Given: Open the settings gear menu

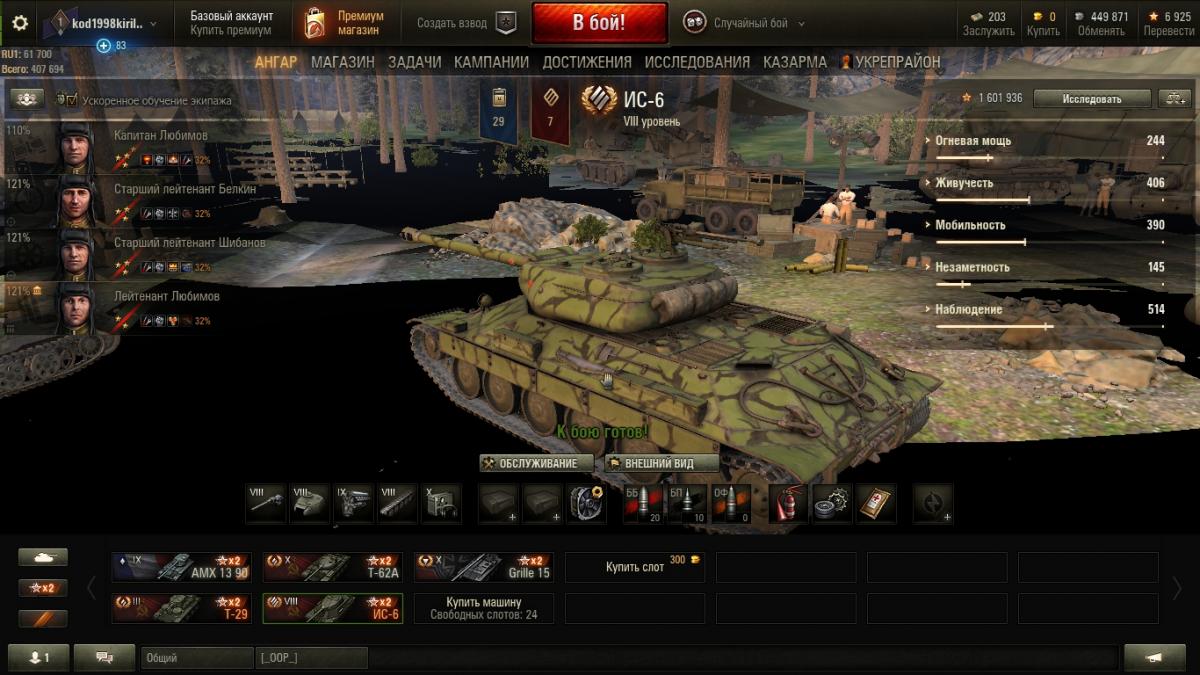Looking at the screenshot, I should pos(20,23).
